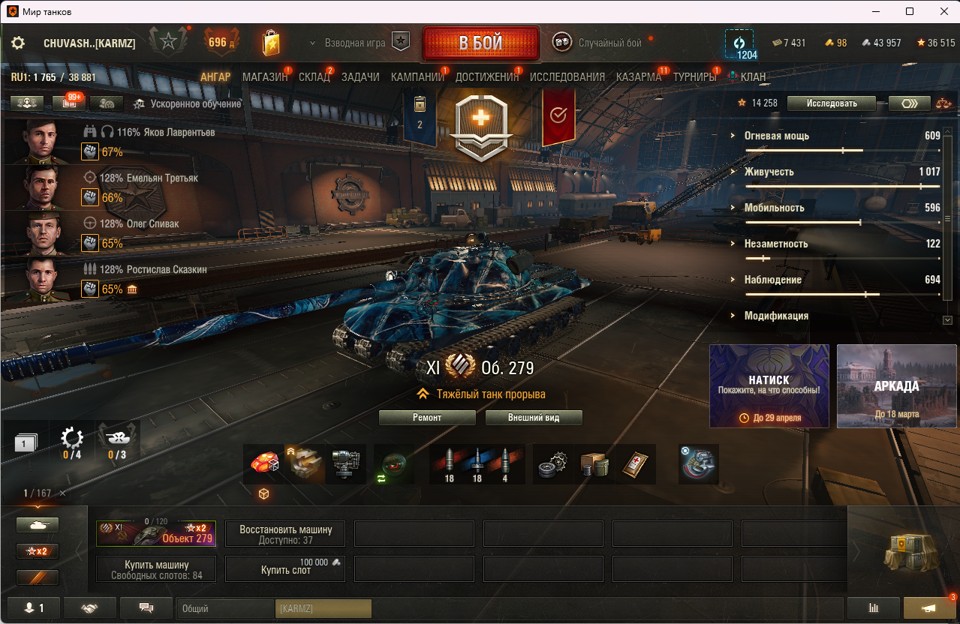Click the Исследовать button
Screen dimensions: 960x624
point(831,103)
